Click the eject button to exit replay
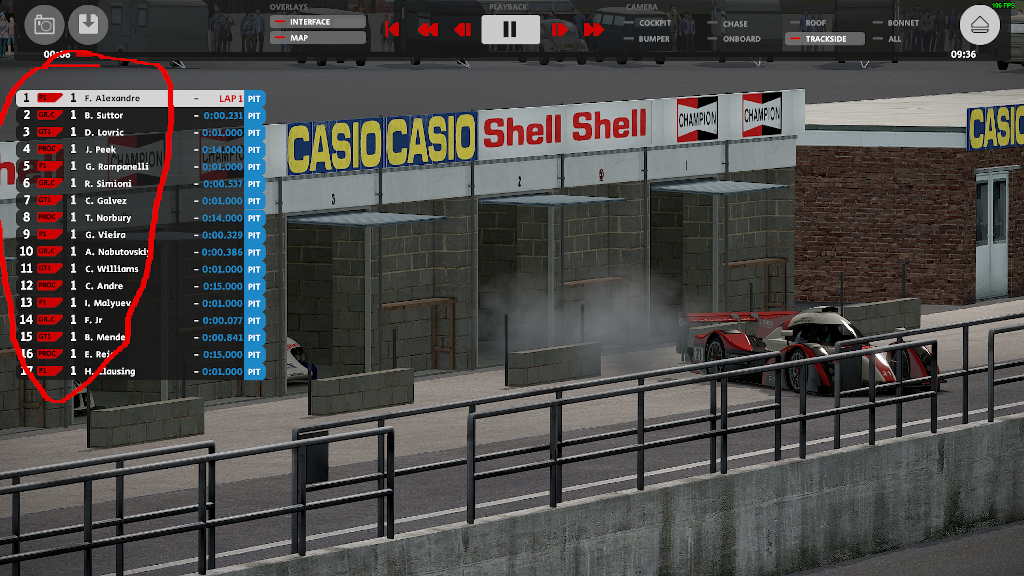1024x576 pixels. coord(979,25)
